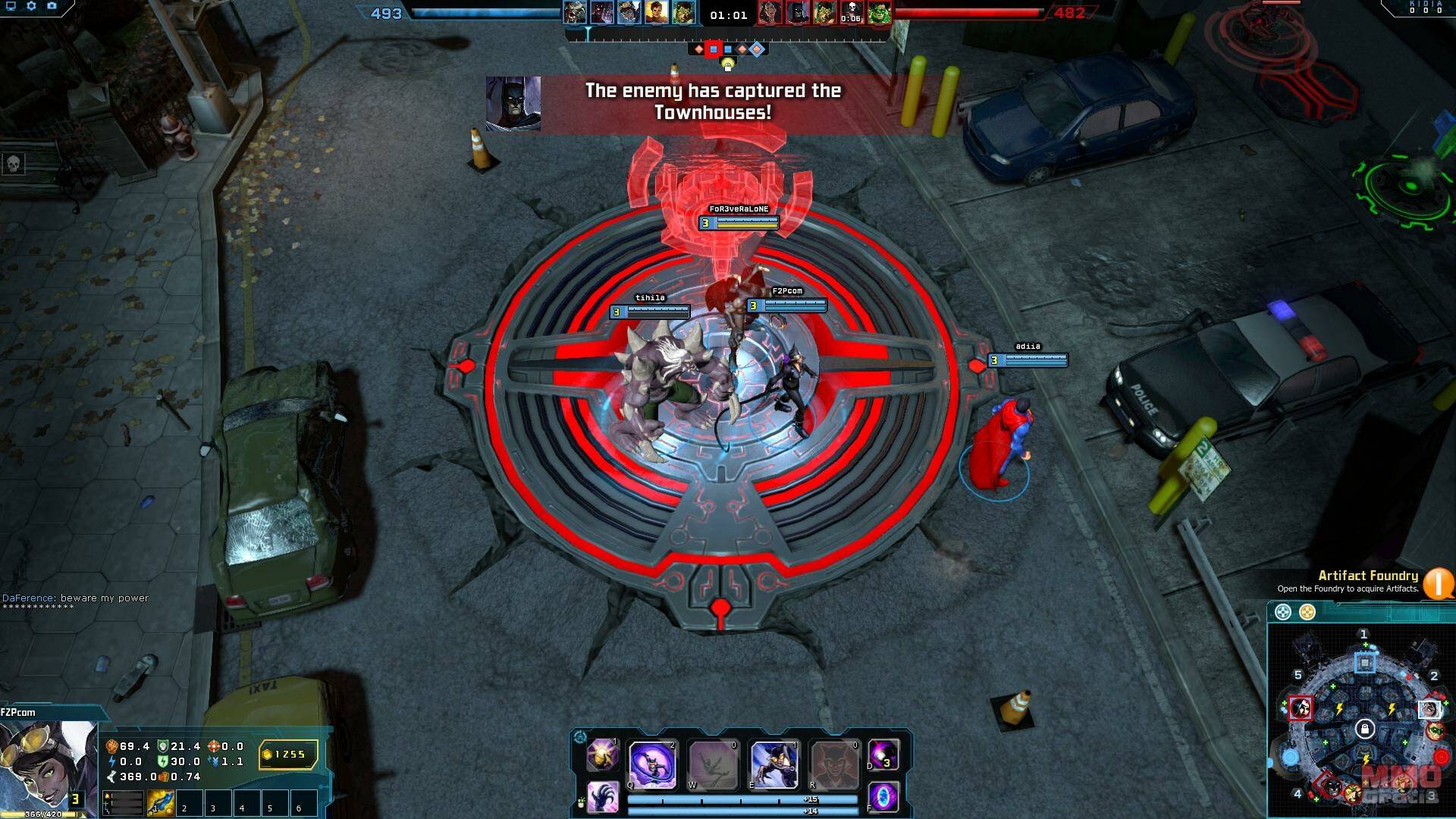Click the Catwoman hero portrait
The width and height of the screenshot is (1456, 819).
coord(47,766)
